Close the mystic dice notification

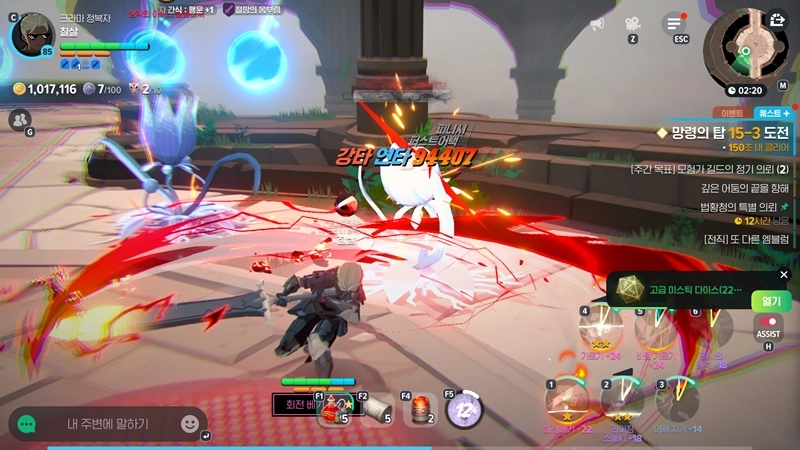click(783, 275)
